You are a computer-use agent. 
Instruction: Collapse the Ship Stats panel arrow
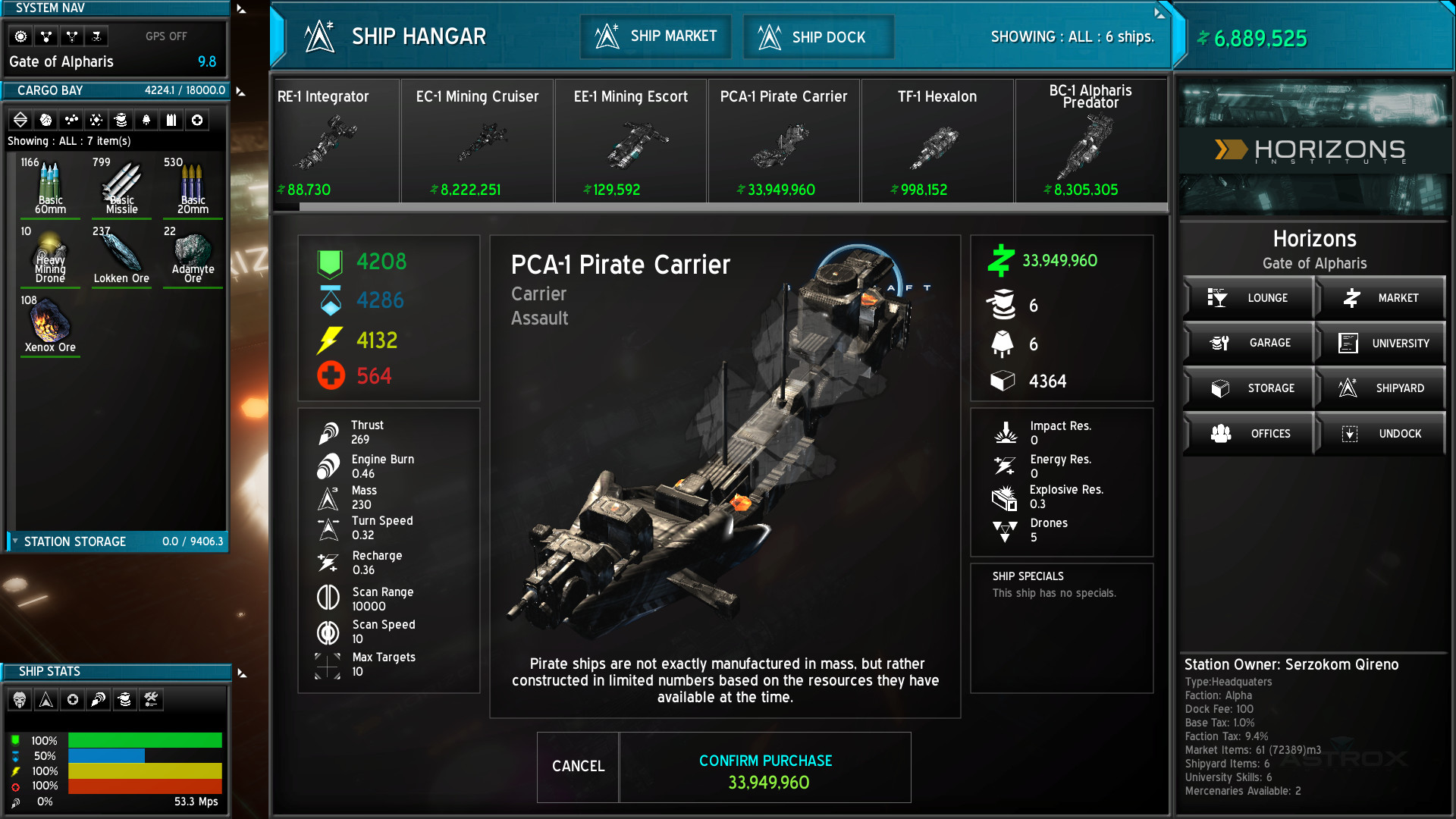point(240,670)
